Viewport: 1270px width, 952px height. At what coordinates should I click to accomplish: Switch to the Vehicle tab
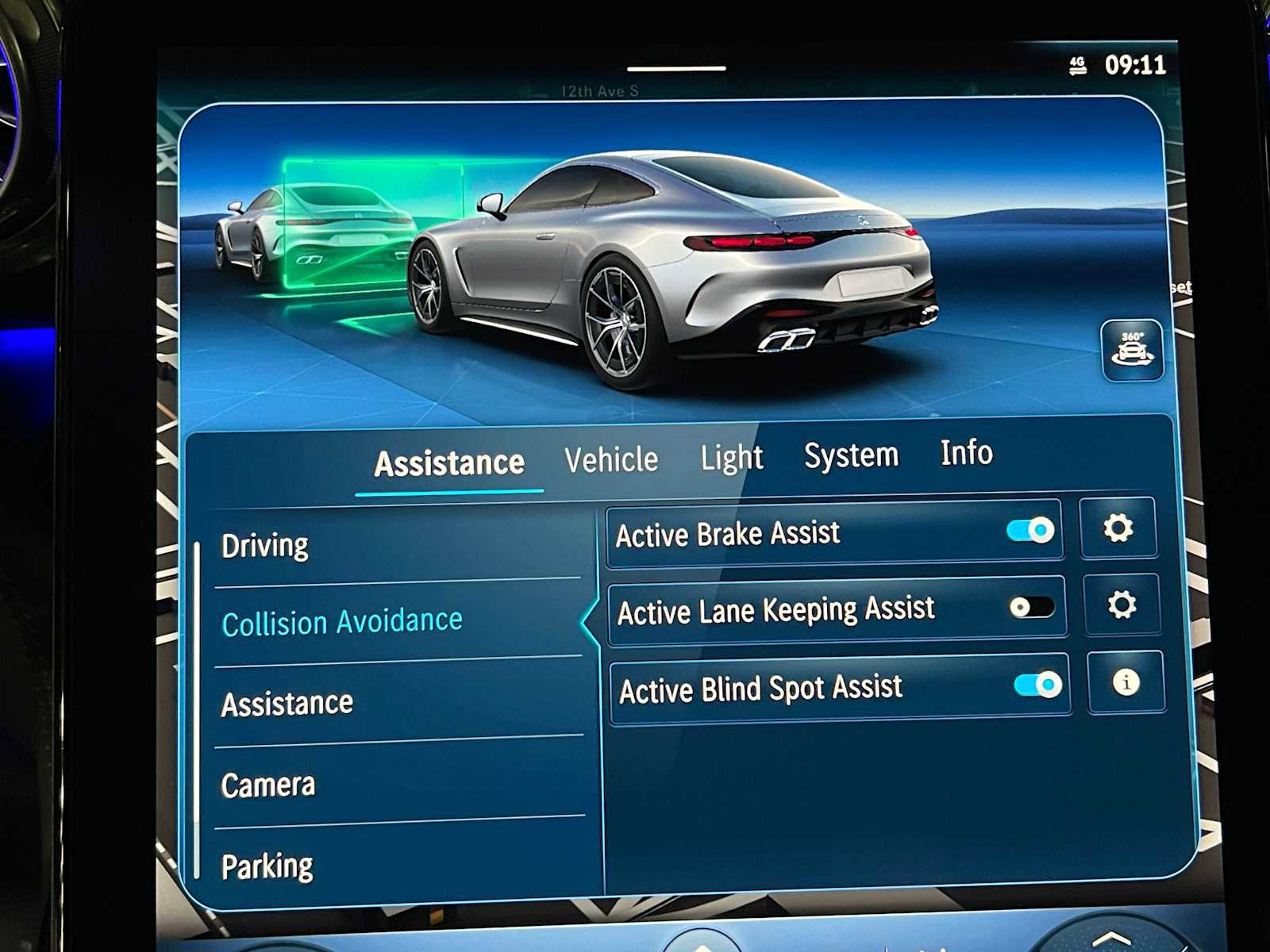(x=610, y=459)
